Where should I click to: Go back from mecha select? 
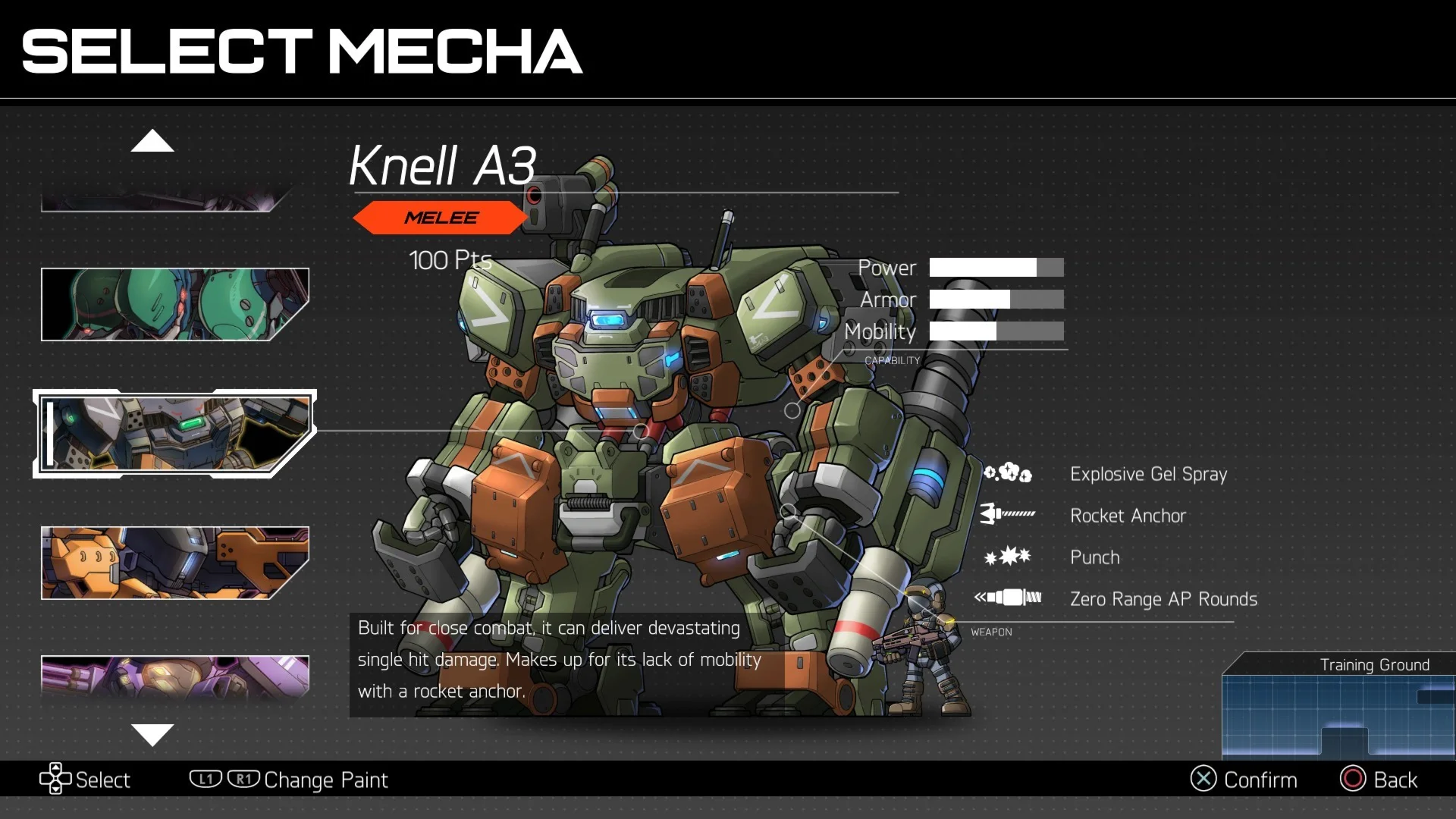pos(1379,780)
